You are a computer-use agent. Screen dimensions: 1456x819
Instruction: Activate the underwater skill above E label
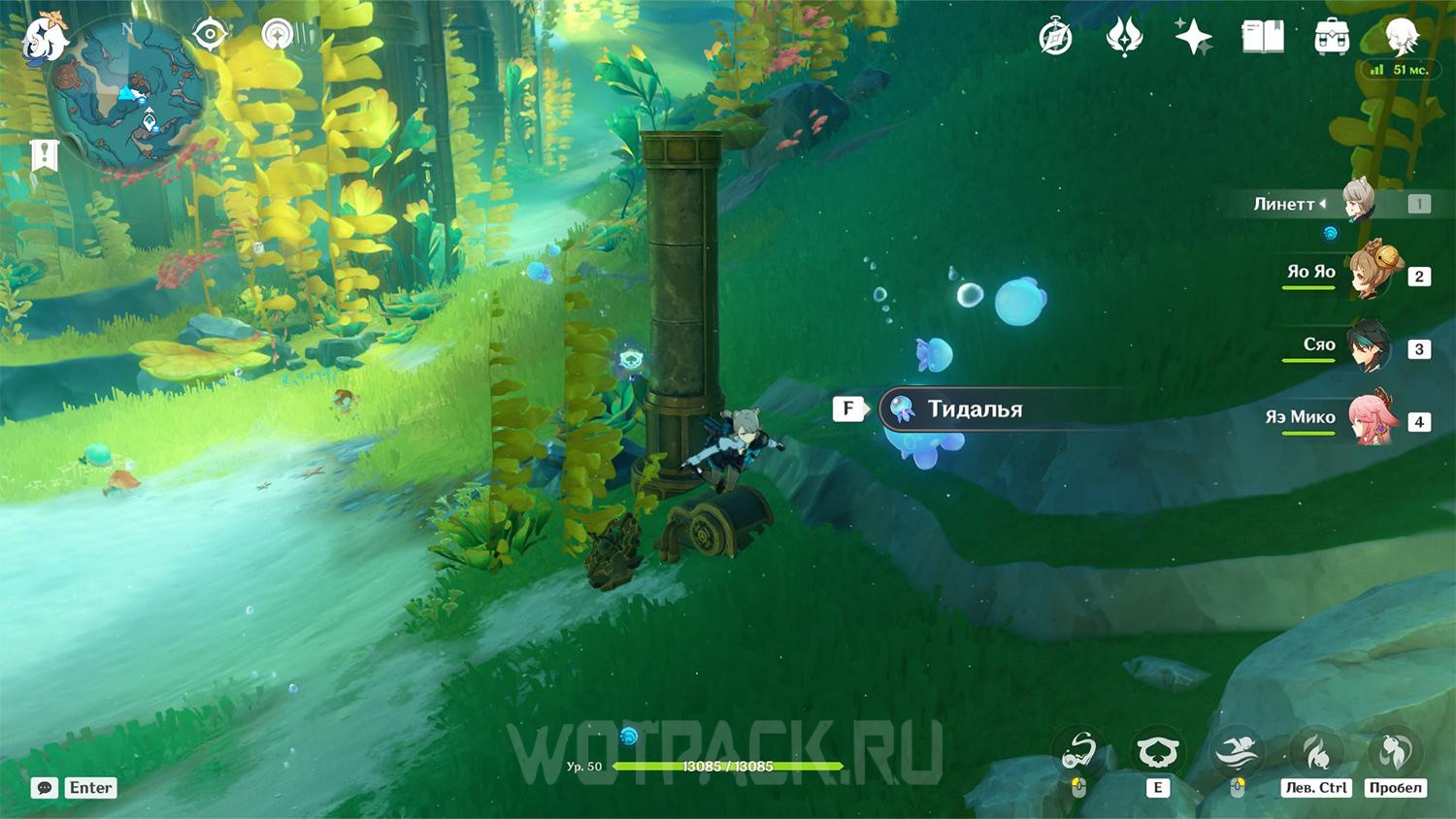point(1158,750)
